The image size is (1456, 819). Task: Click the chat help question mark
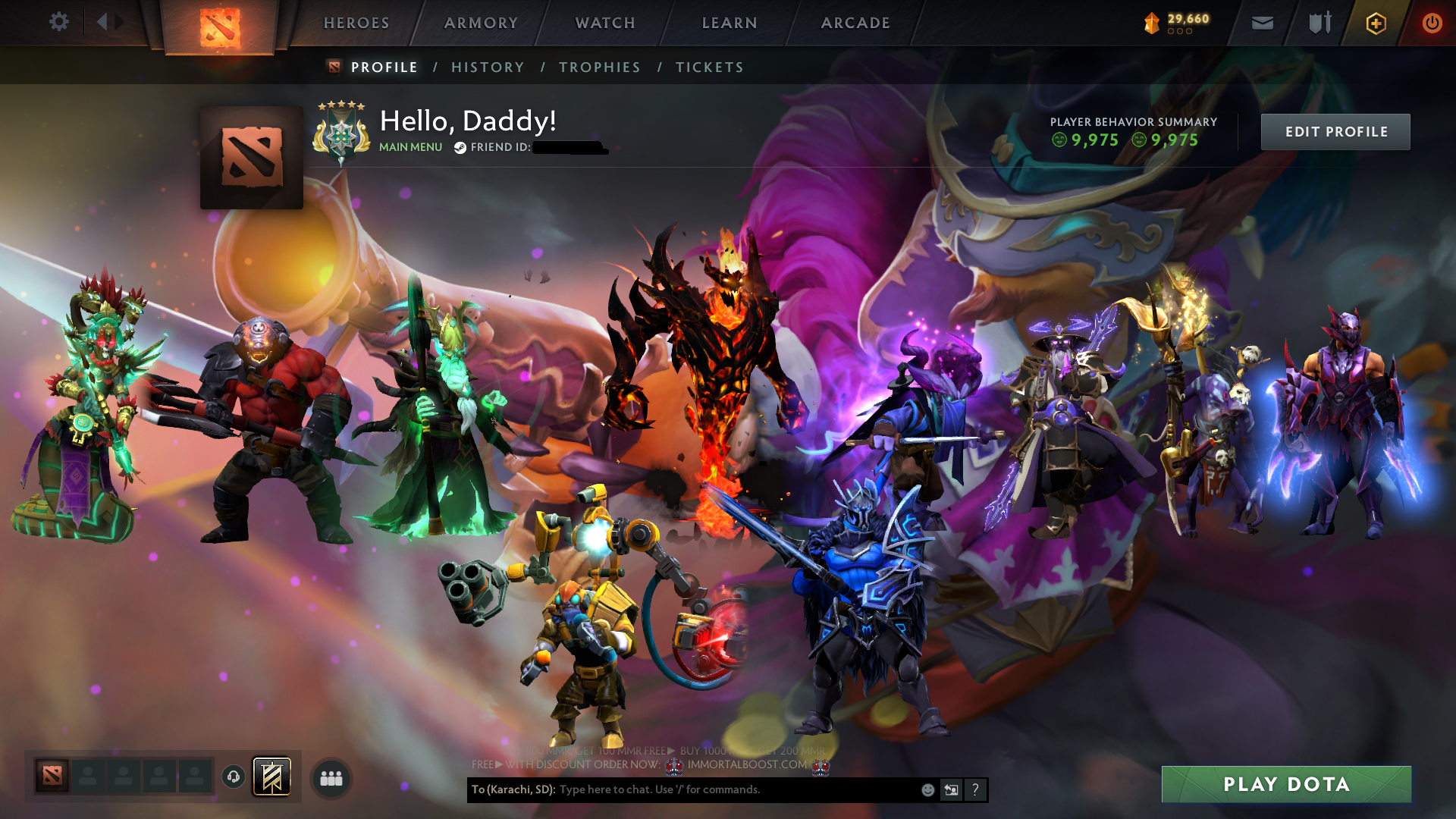[974, 789]
